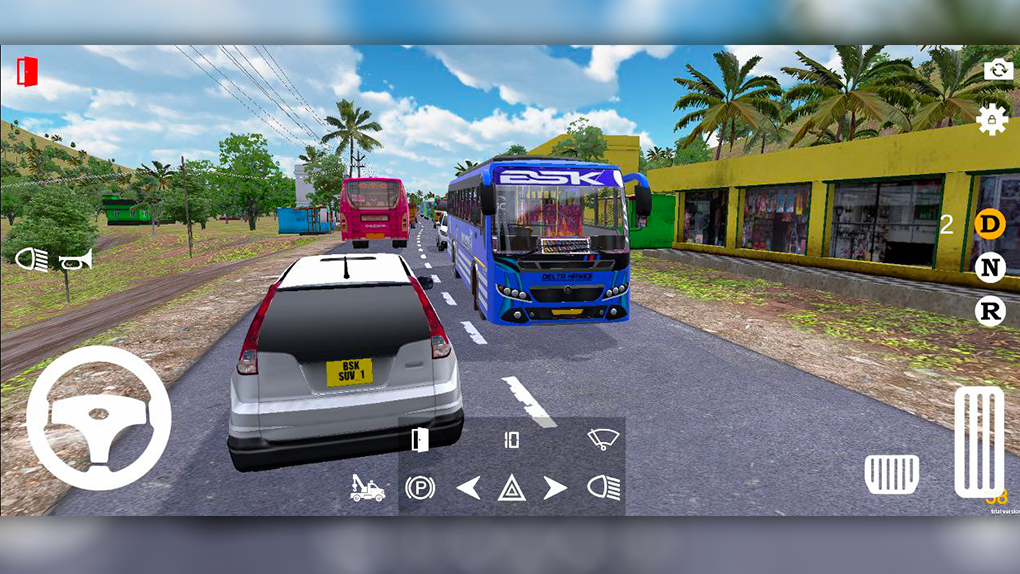Tap the accelerator pedal
Screen dimensions: 1020x574
[978, 441]
